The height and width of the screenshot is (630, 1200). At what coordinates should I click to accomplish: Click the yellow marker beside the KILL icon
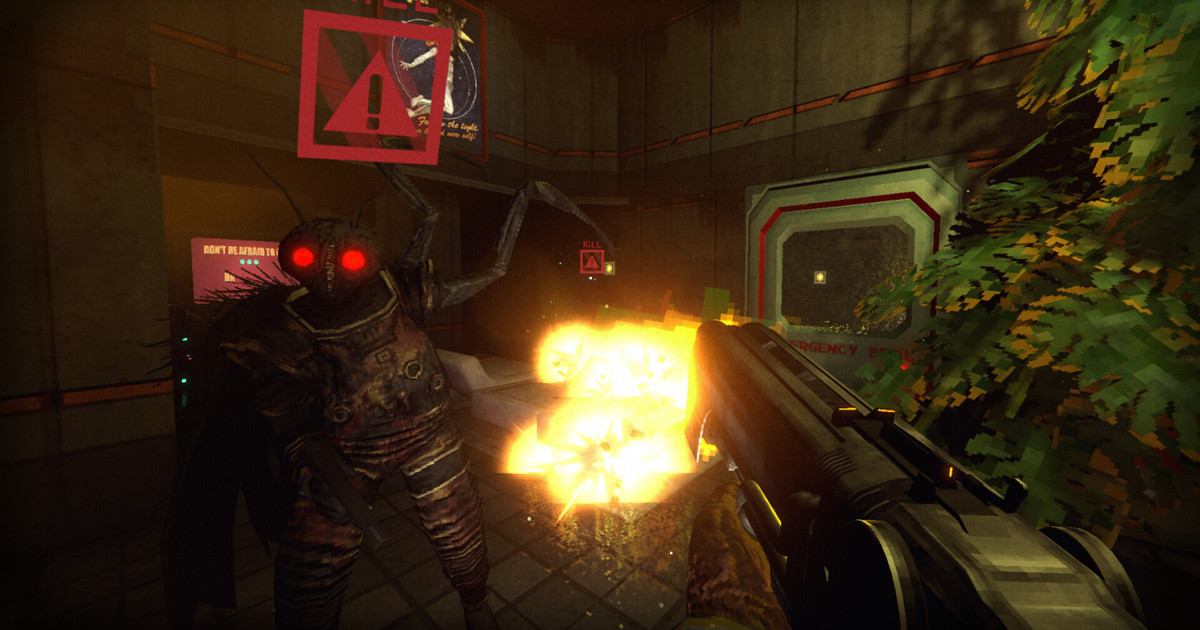(x=609, y=267)
